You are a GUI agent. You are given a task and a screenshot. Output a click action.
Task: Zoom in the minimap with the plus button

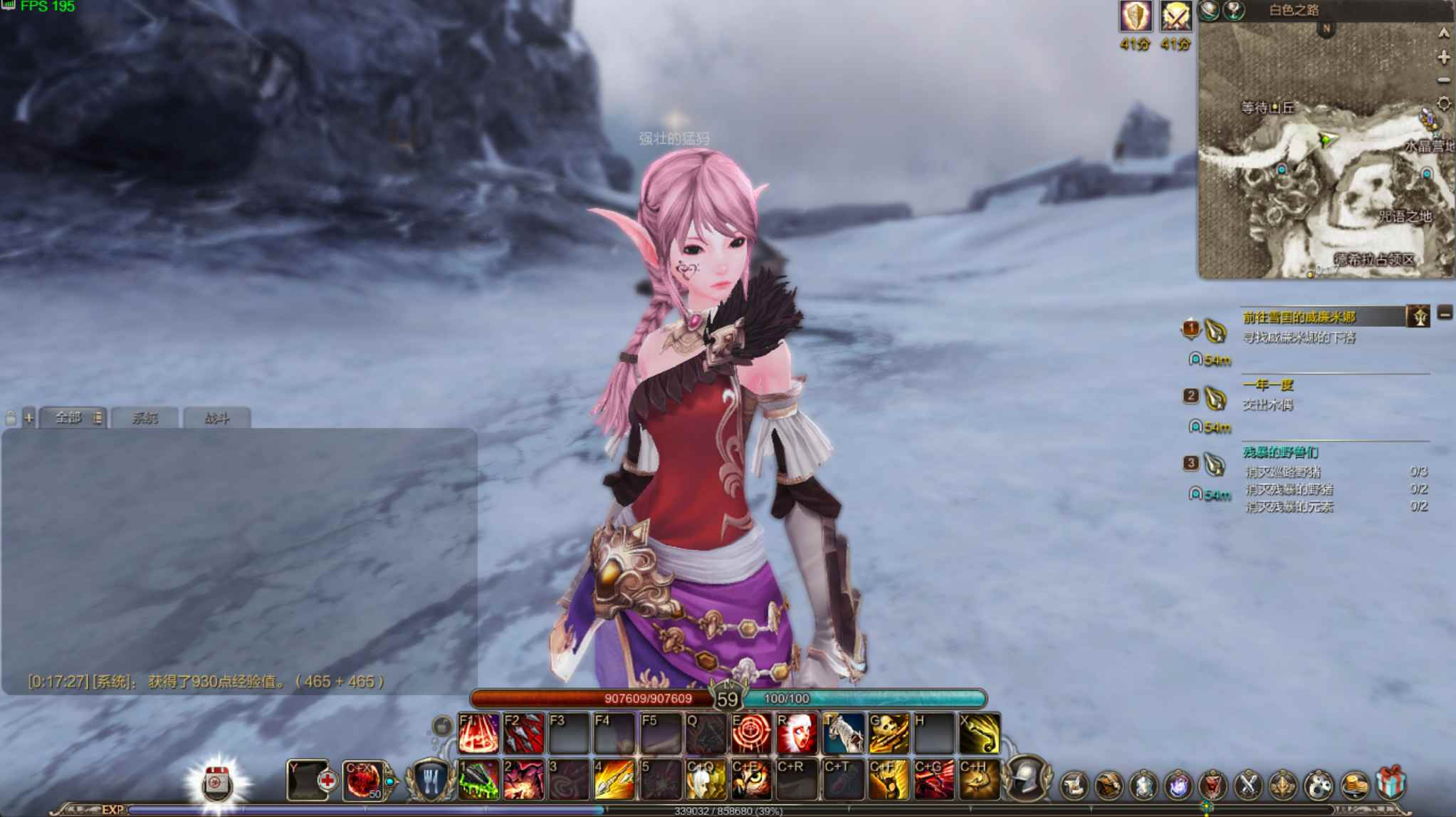point(1443,58)
